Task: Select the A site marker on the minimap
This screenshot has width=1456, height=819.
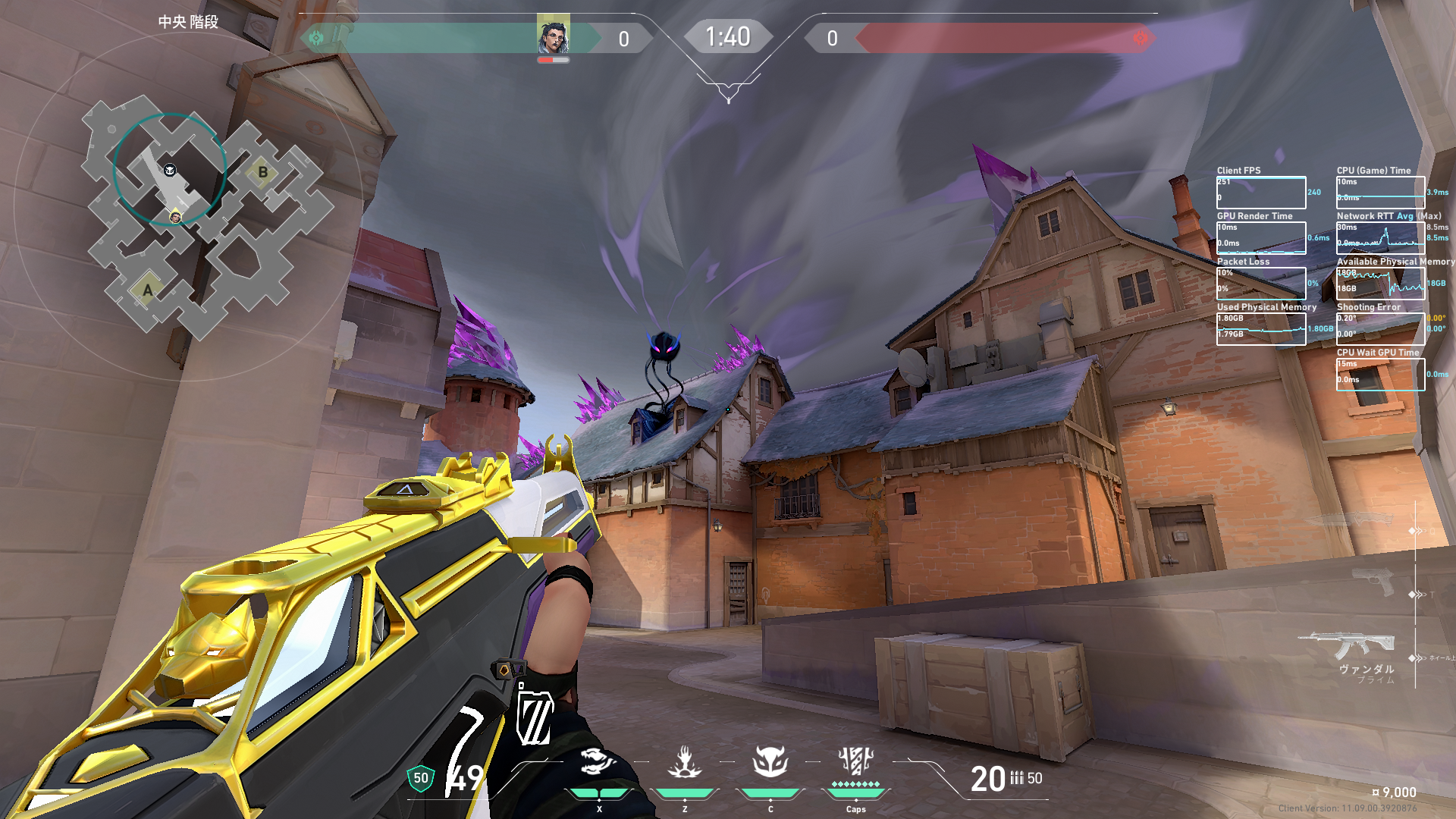Action: 148,290
